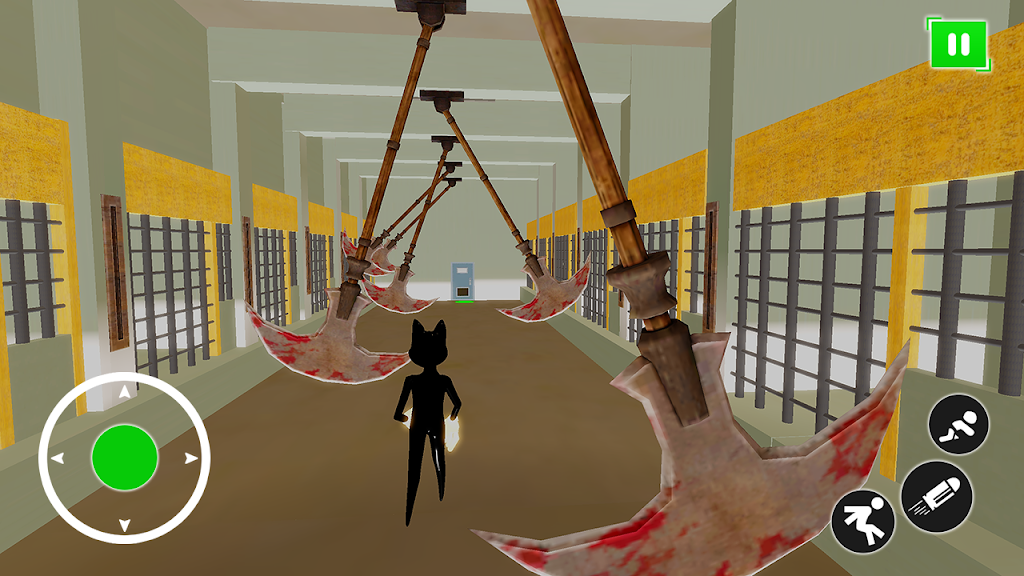Pause the game with the green button

click(958, 45)
